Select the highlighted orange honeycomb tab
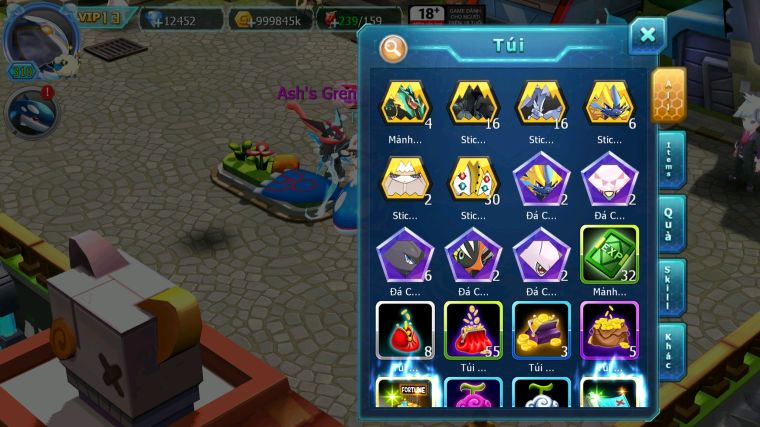 pos(668,95)
